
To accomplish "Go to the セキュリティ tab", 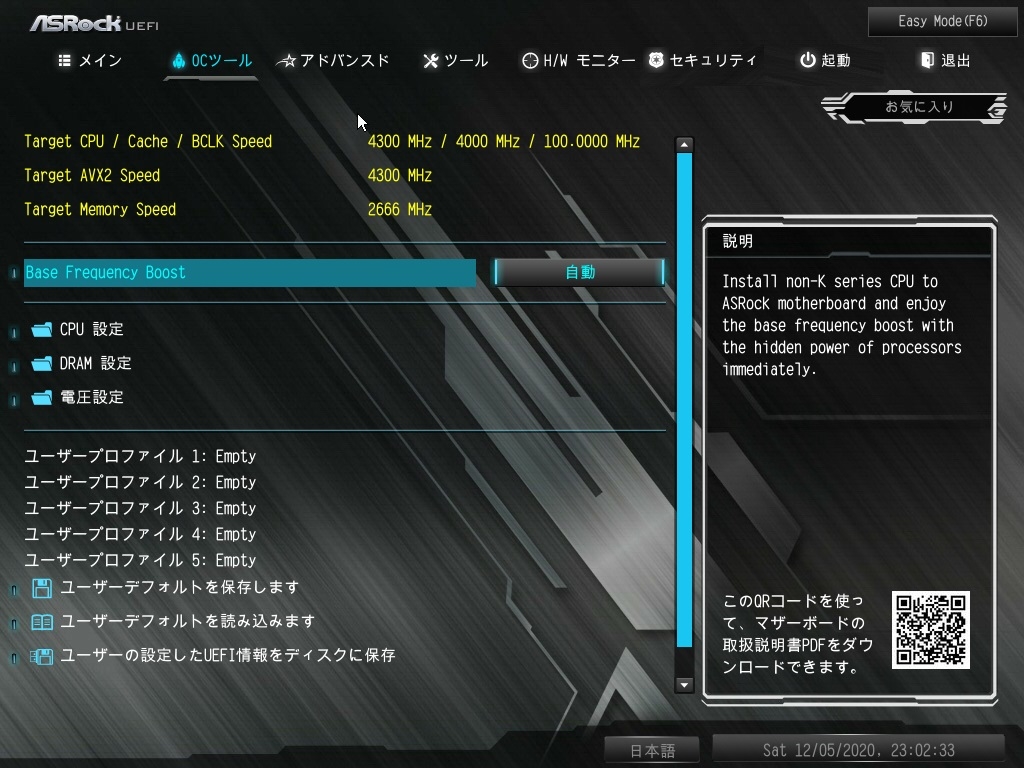I will [702, 61].
